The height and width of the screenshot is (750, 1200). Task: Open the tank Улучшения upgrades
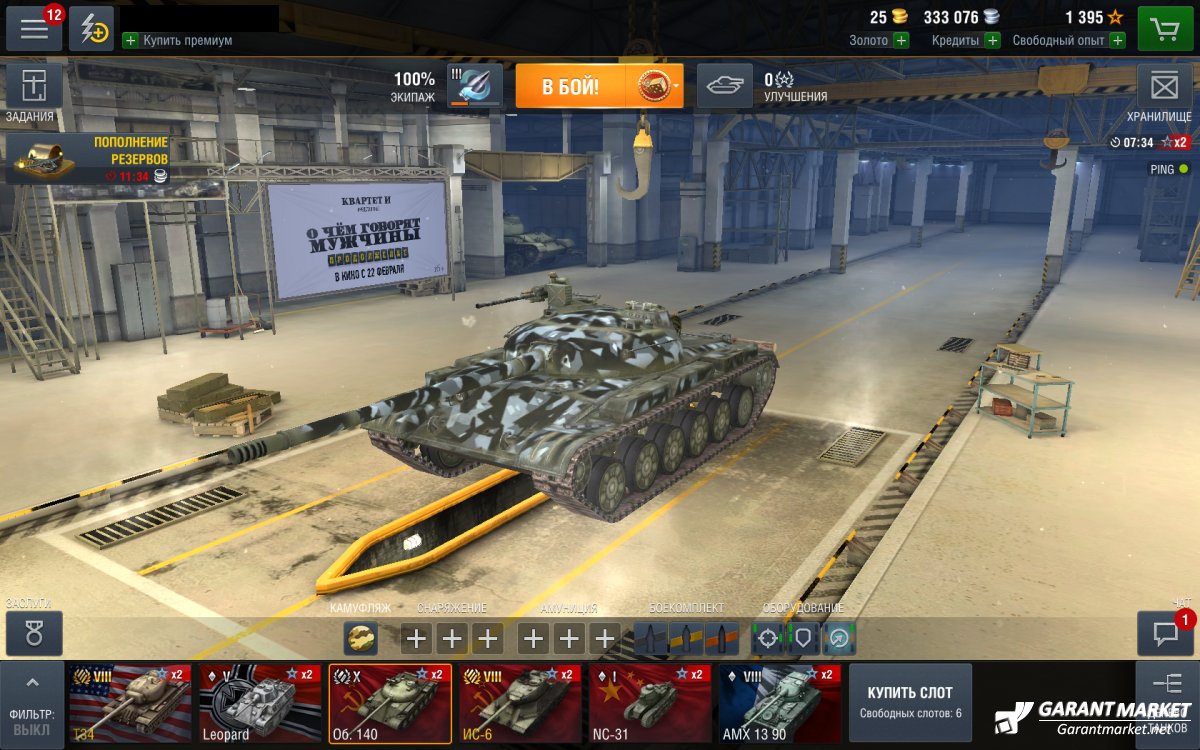coord(724,86)
